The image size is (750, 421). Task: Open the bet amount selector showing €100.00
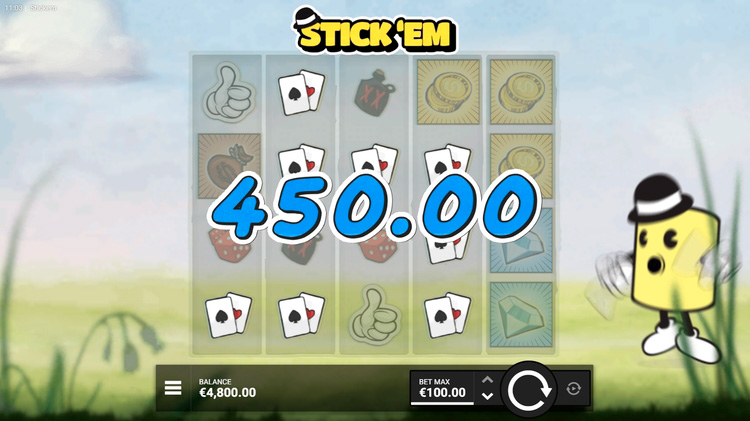(442, 388)
